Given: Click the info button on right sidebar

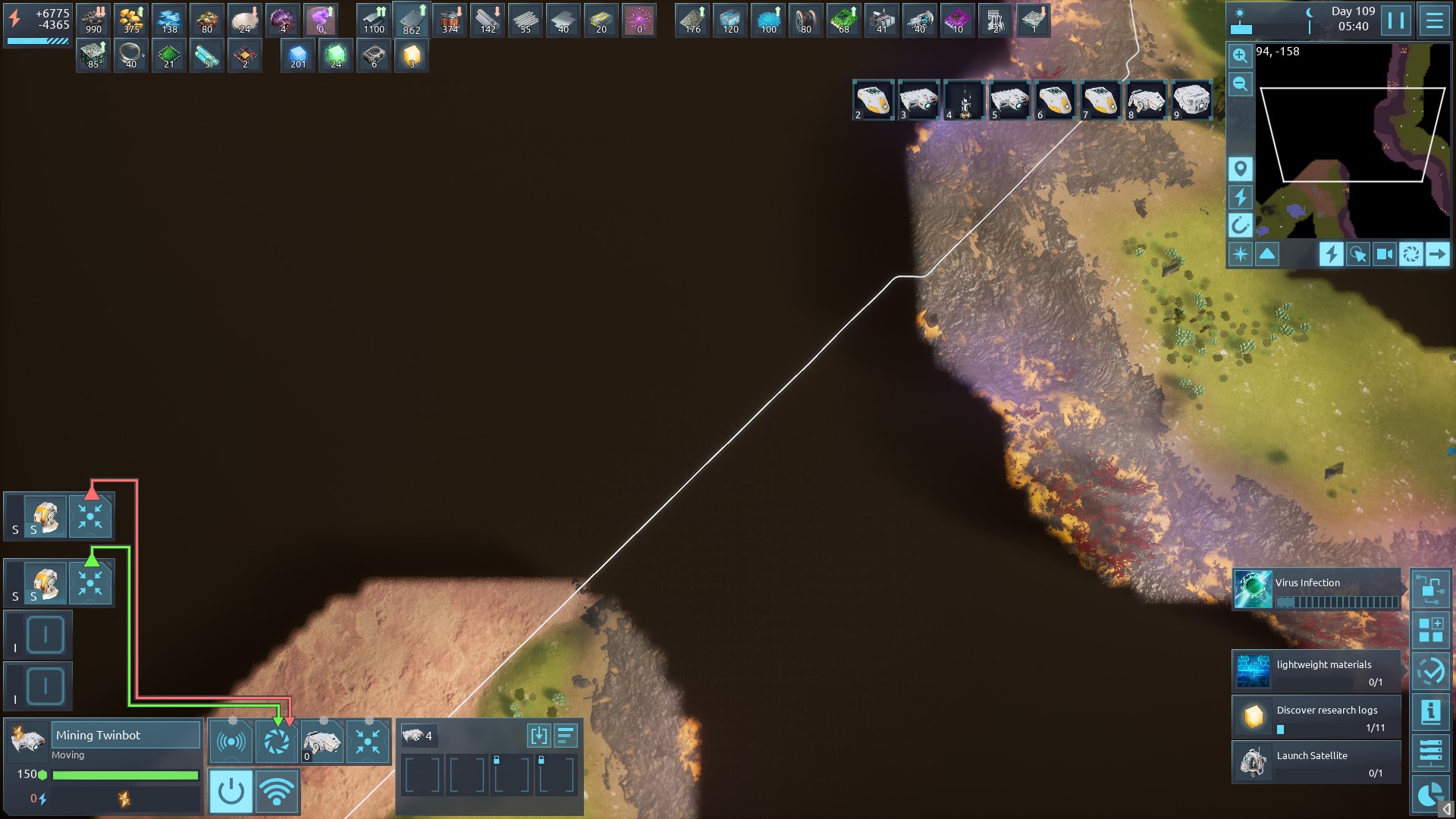Looking at the screenshot, I should click(x=1430, y=712).
